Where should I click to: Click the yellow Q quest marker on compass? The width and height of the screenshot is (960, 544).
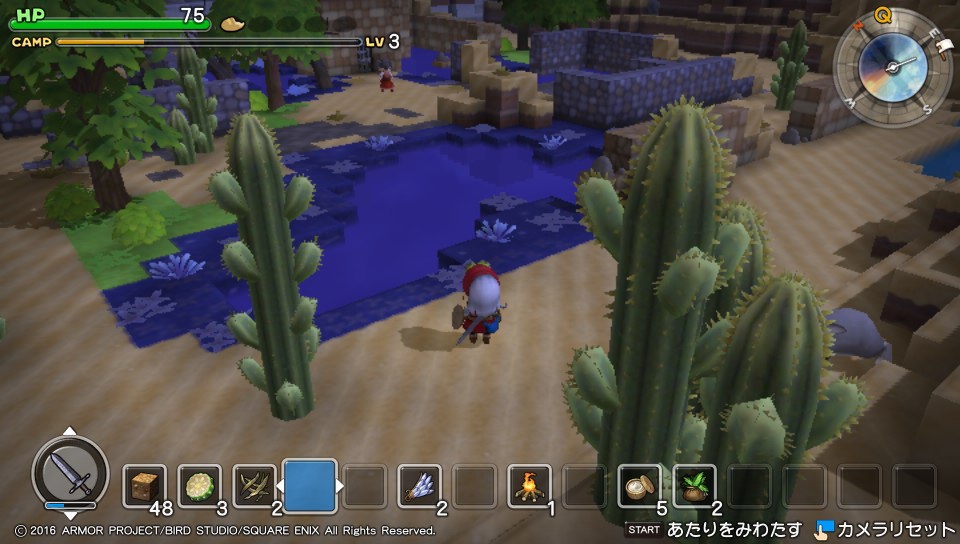click(x=883, y=14)
